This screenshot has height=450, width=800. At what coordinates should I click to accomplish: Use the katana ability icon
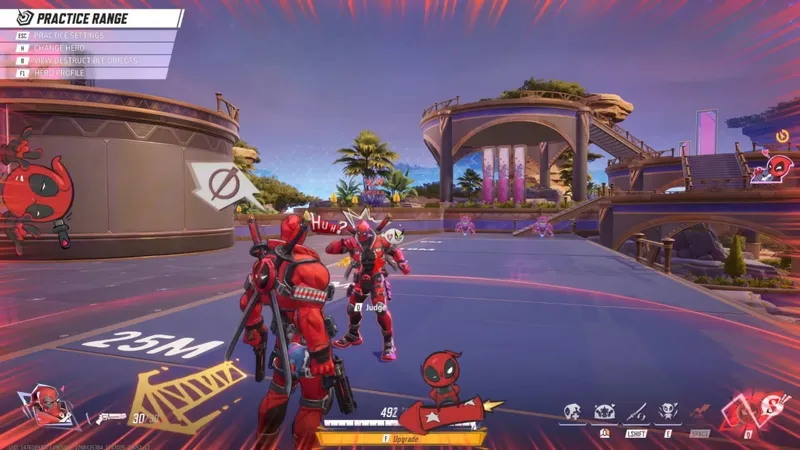point(636,412)
